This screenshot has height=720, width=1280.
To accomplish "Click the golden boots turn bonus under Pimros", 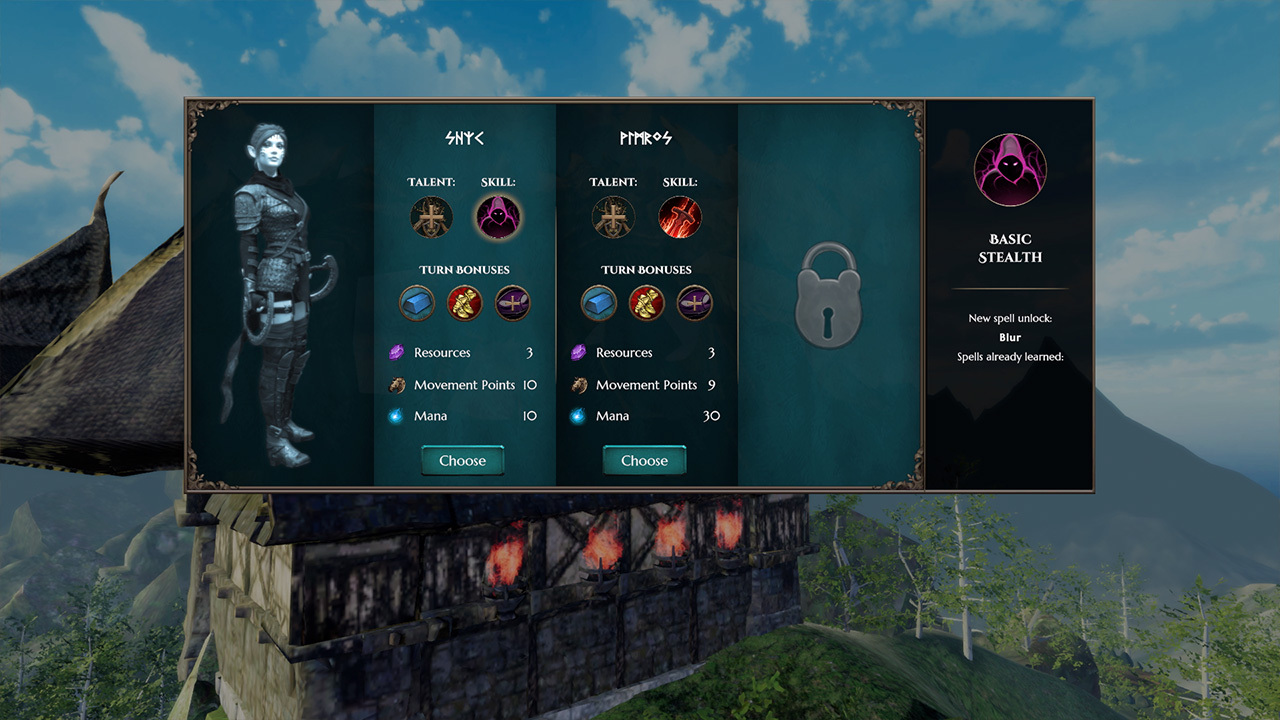I will 646,302.
